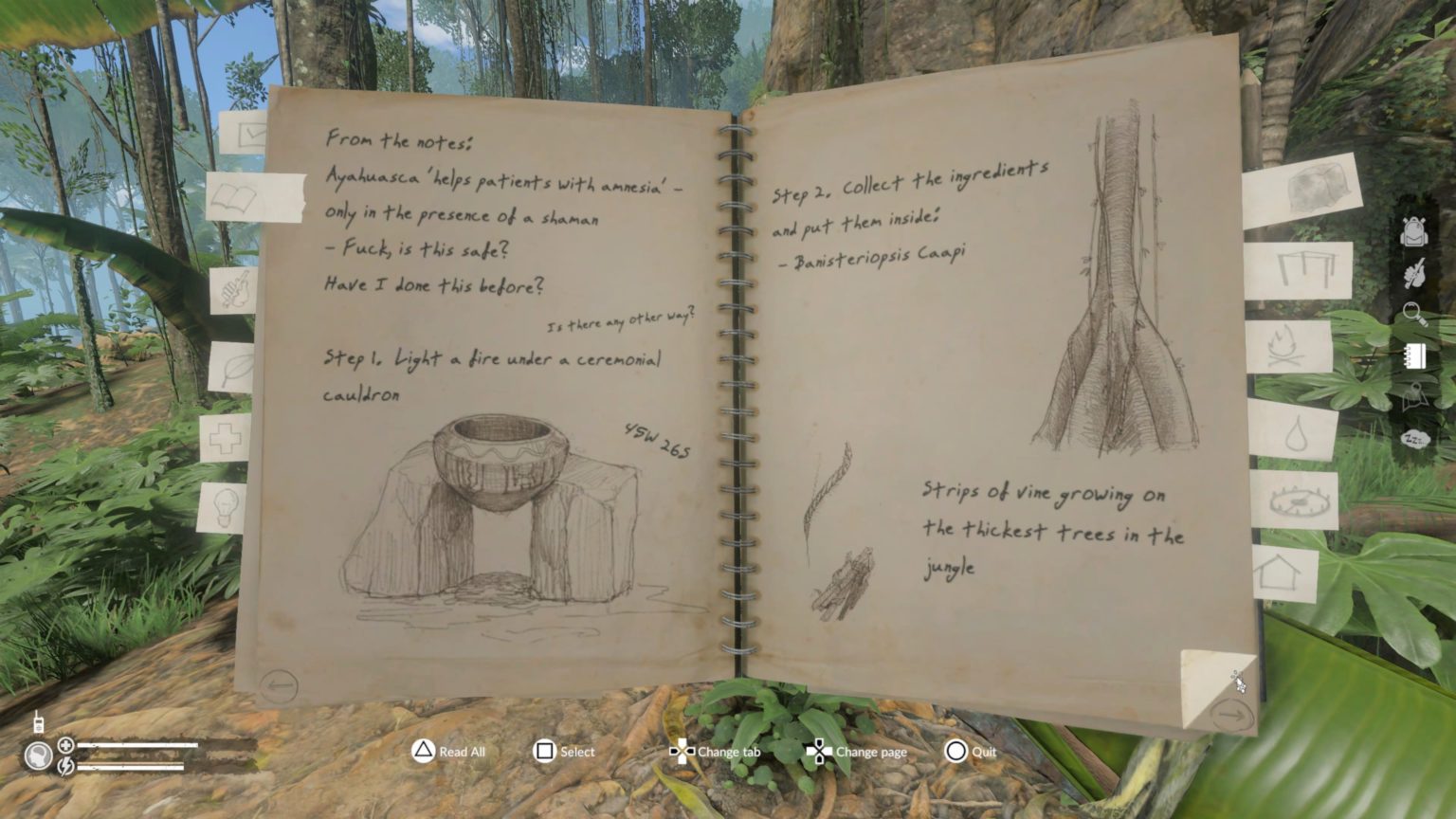Open the medical cross tab
The width and height of the screenshot is (1456, 819).
click(x=226, y=439)
